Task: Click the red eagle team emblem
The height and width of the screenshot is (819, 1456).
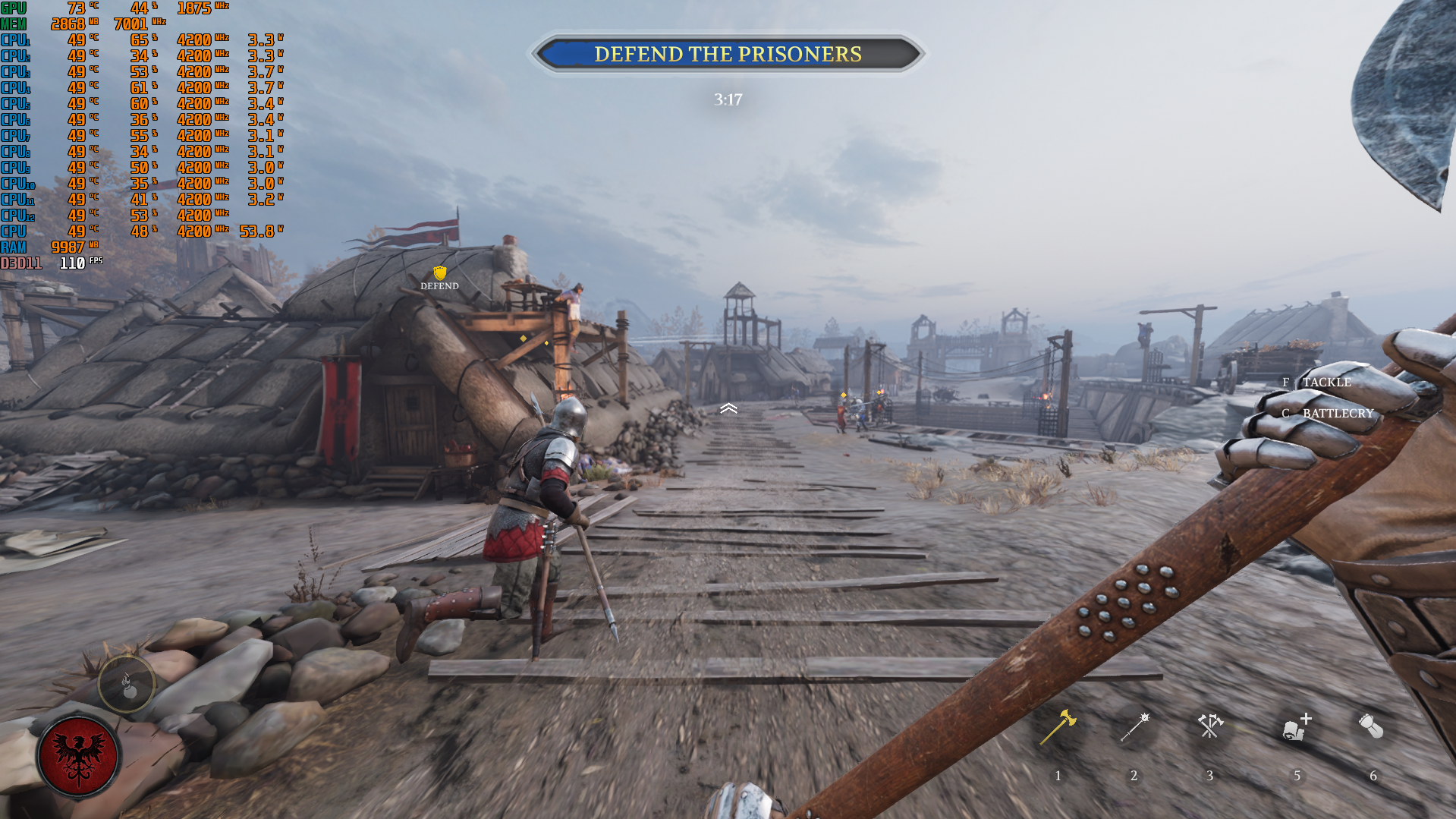Action: [x=78, y=756]
